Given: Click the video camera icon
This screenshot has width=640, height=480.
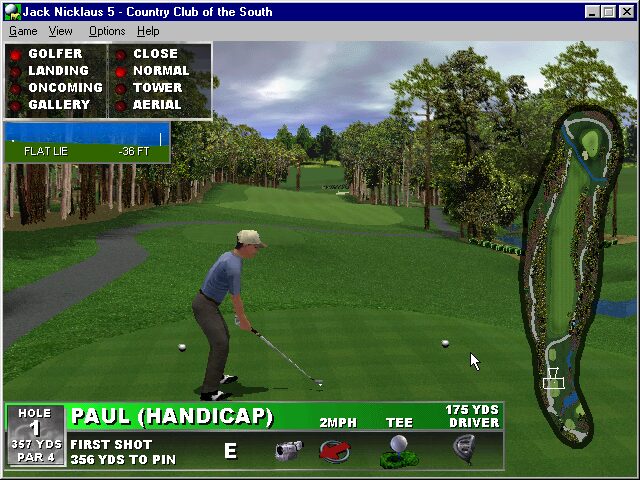Looking at the screenshot, I should (x=288, y=450).
